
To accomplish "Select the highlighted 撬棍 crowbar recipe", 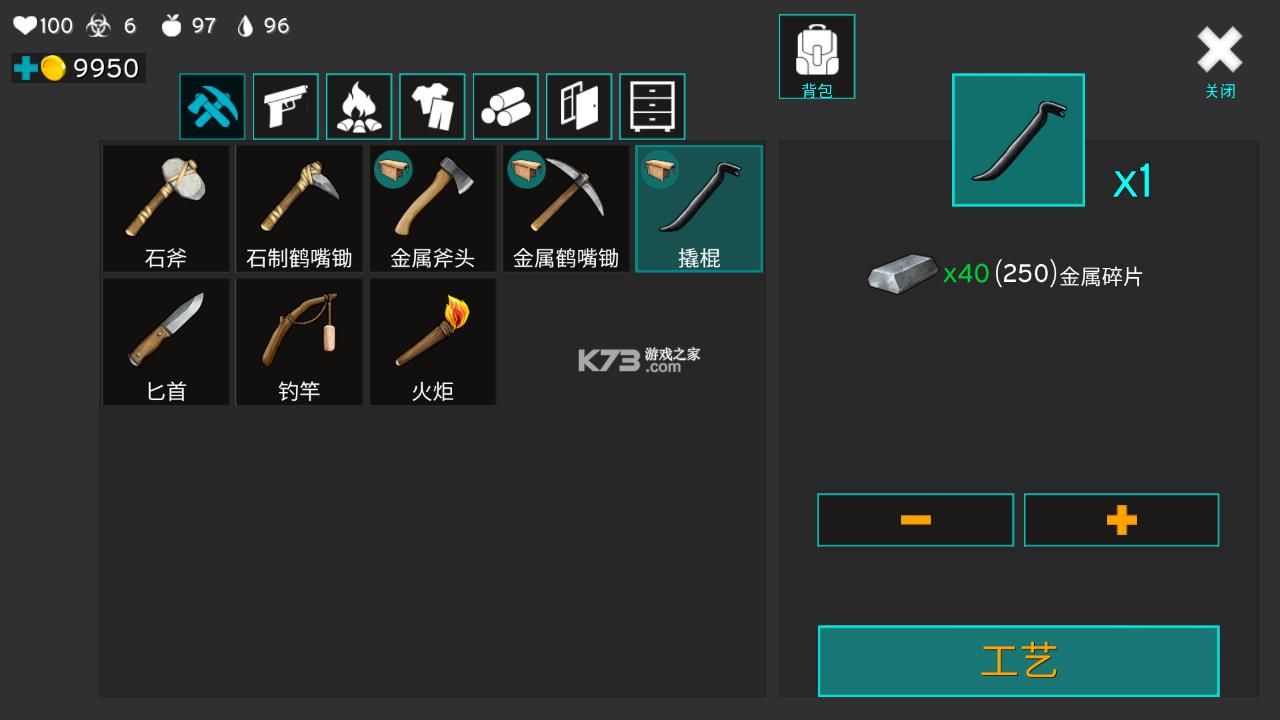I will pyautogui.click(x=698, y=207).
